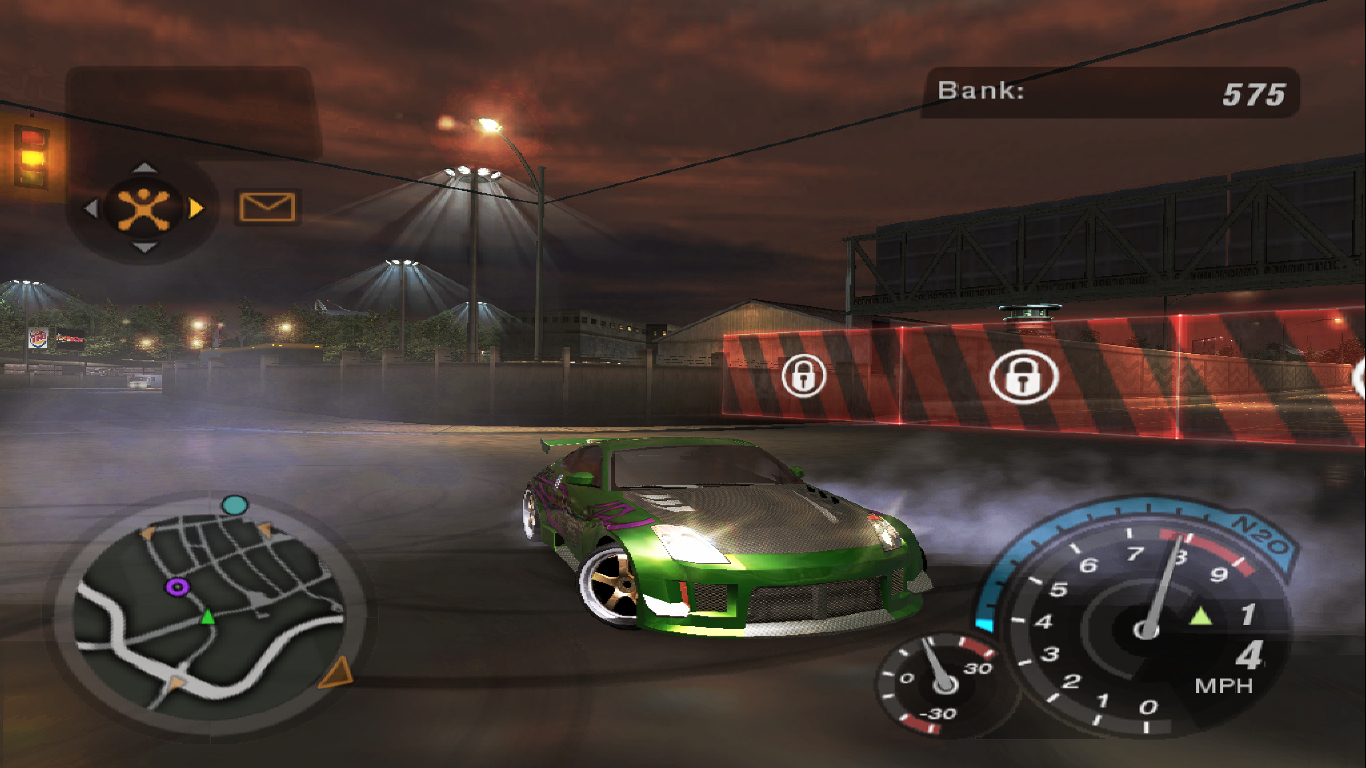The height and width of the screenshot is (768, 1366).
Task: Choose the left arrow on the d-pad
Action: [92, 208]
